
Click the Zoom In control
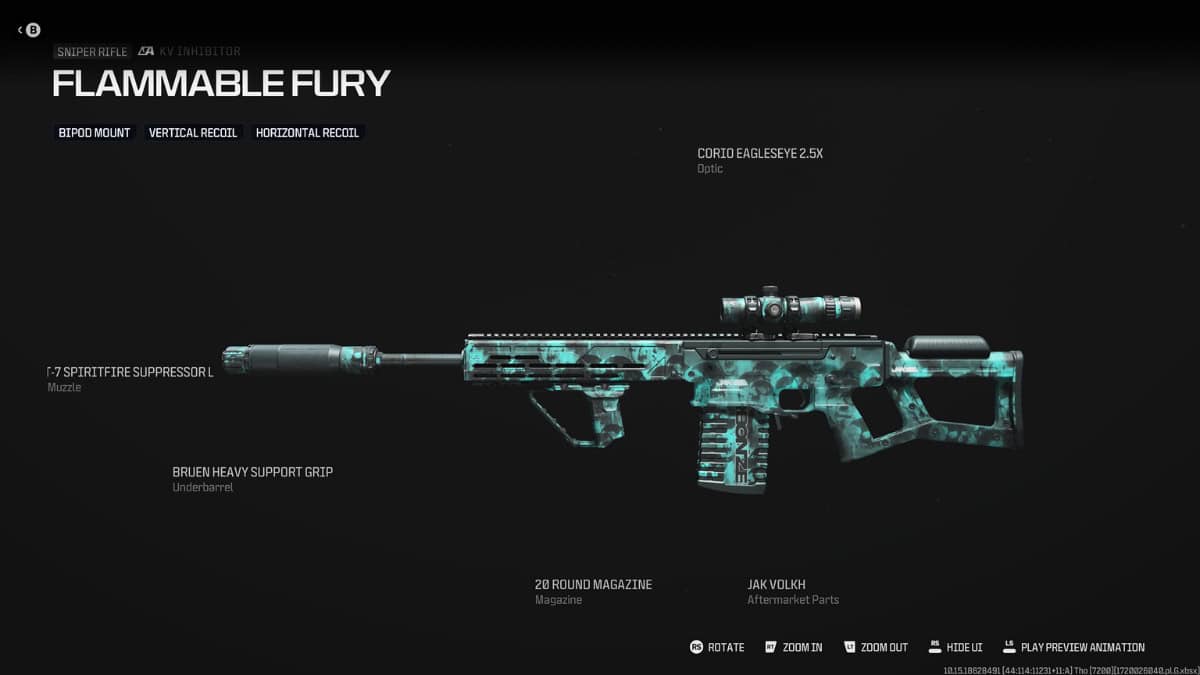coord(793,647)
